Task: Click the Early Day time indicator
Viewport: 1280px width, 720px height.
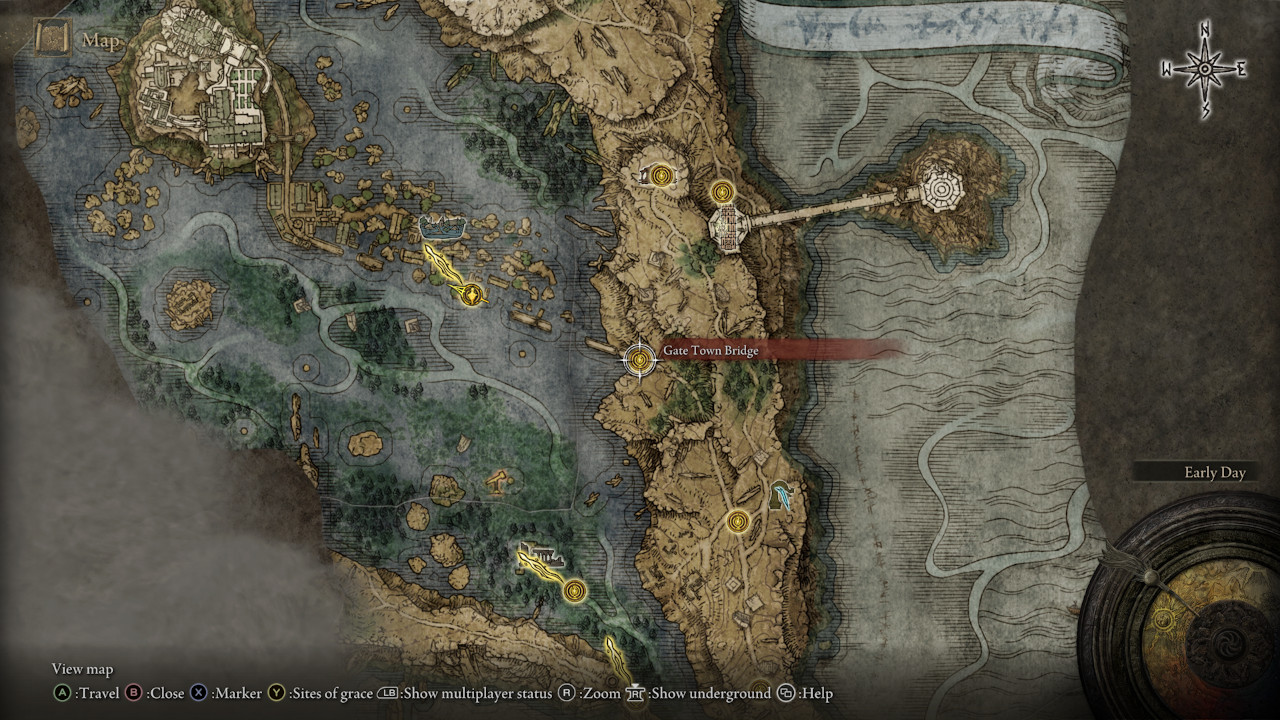Action: pos(1214,472)
